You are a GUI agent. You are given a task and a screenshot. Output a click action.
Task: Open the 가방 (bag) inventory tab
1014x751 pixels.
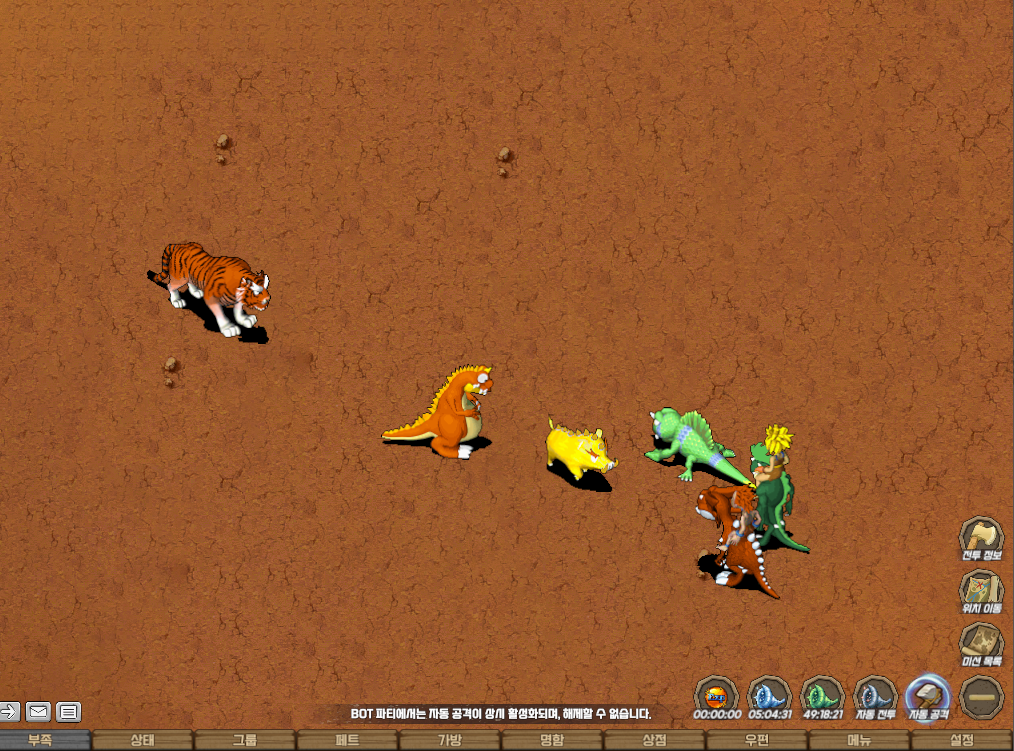coord(450,741)
